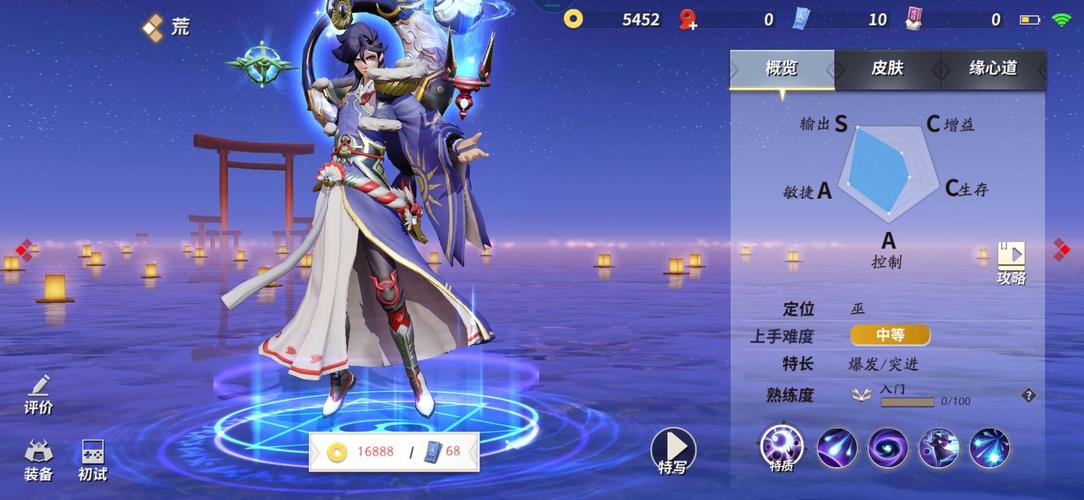The width and height of the screenshot is (1084, 500).
Task: Start the 初试 trial mode
Action: click(93, 461)
